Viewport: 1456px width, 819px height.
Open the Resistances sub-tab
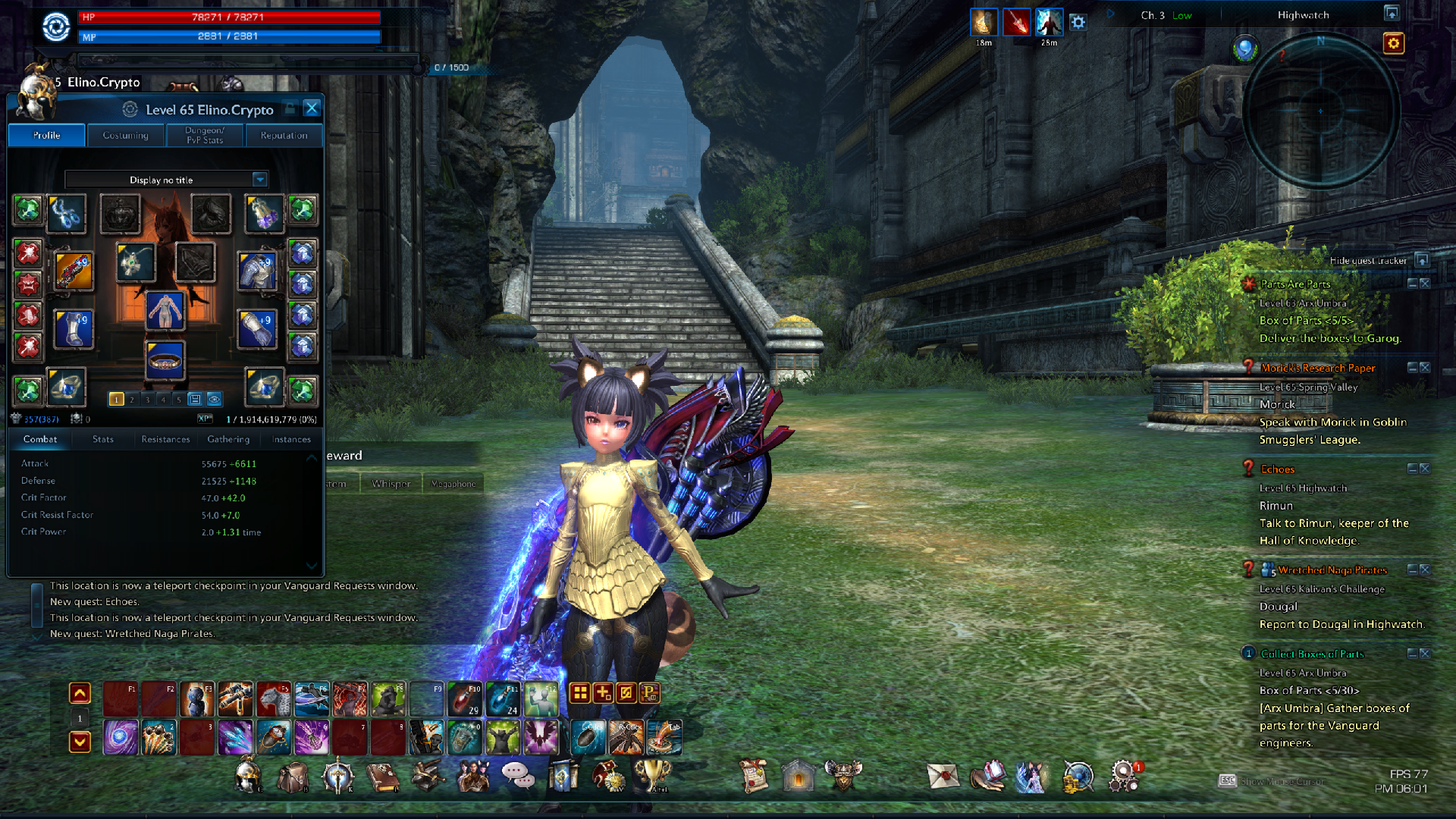165,440
